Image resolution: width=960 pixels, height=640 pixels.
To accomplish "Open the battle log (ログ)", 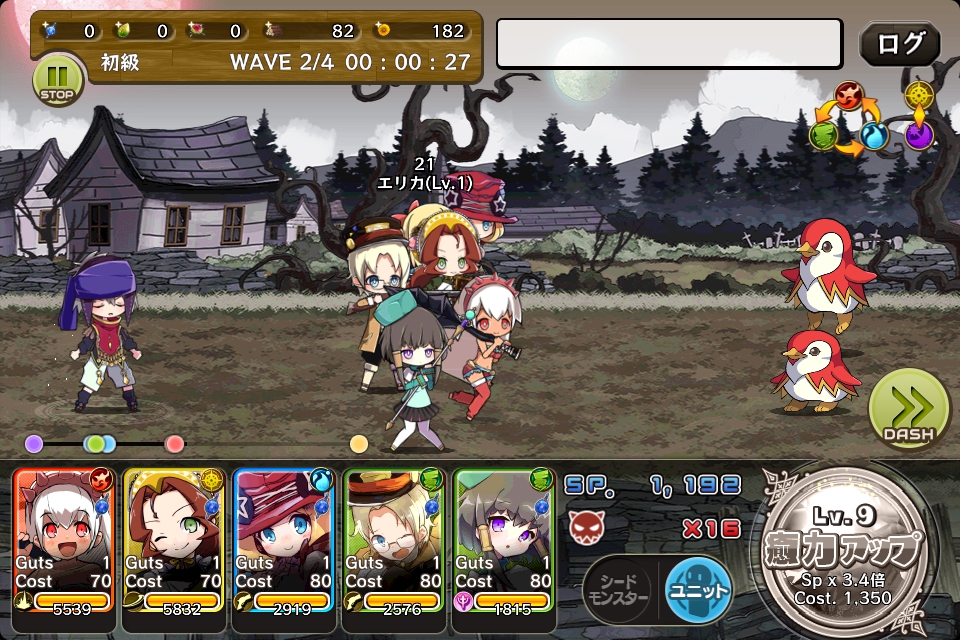I will (x=899, y=44).
